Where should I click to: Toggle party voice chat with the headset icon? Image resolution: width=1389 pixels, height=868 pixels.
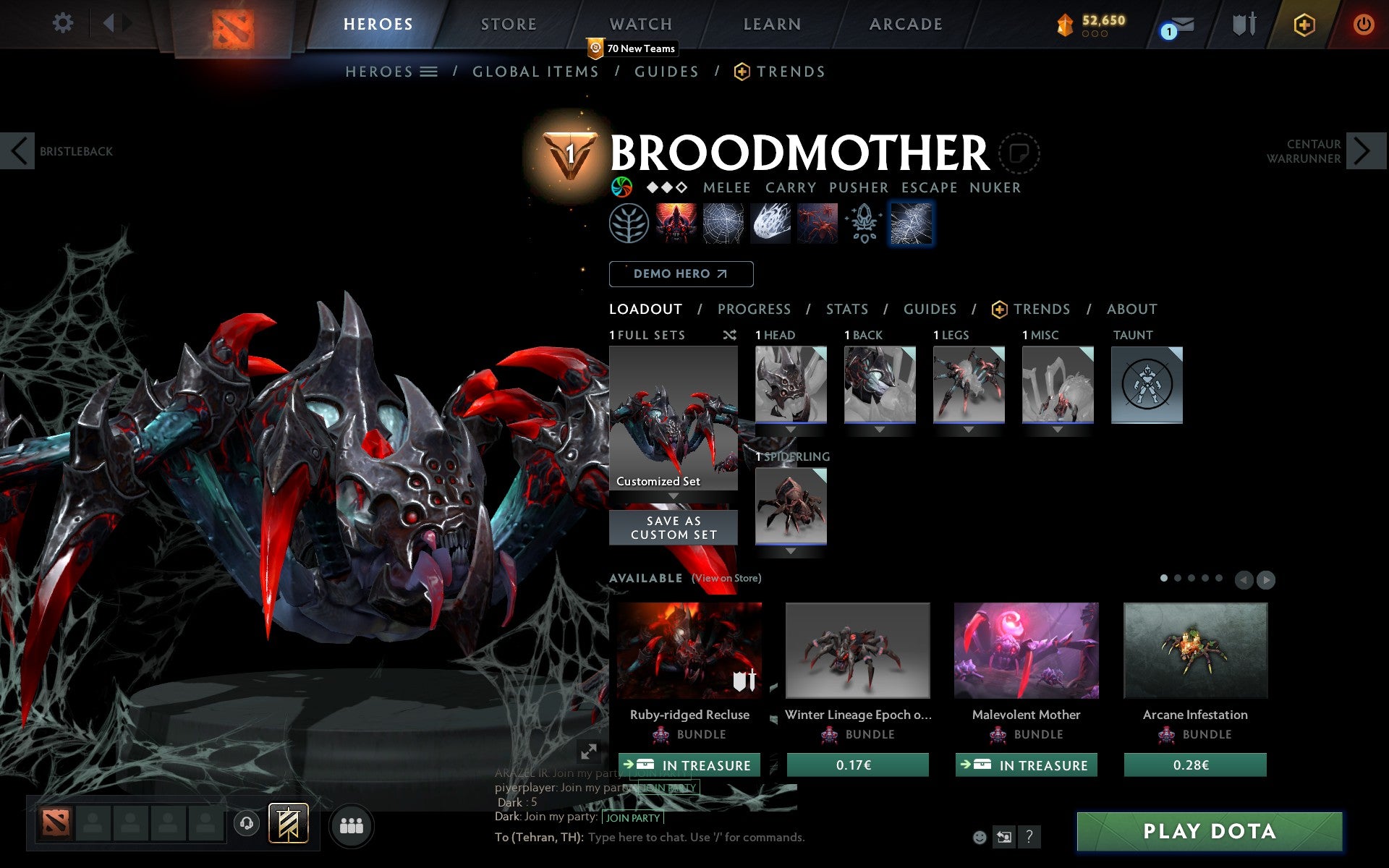(247, 822)
